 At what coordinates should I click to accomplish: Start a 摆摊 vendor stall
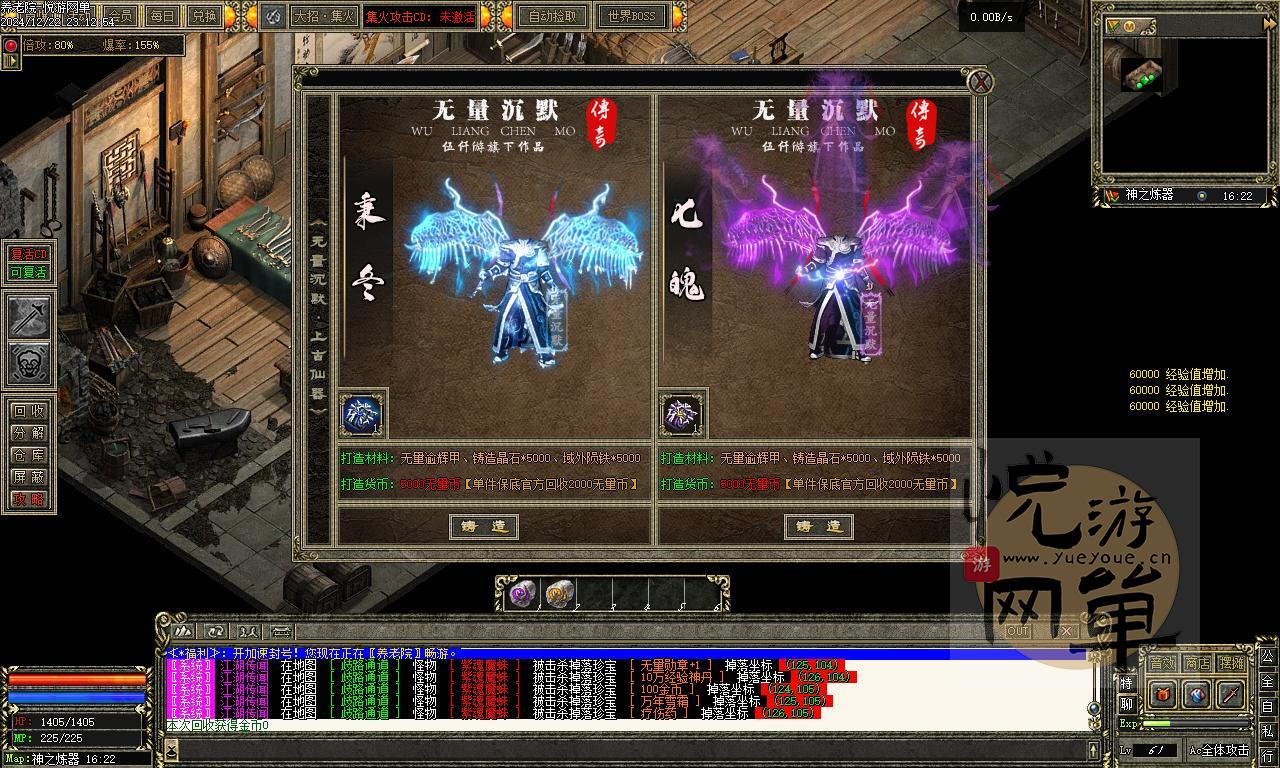1232,663
